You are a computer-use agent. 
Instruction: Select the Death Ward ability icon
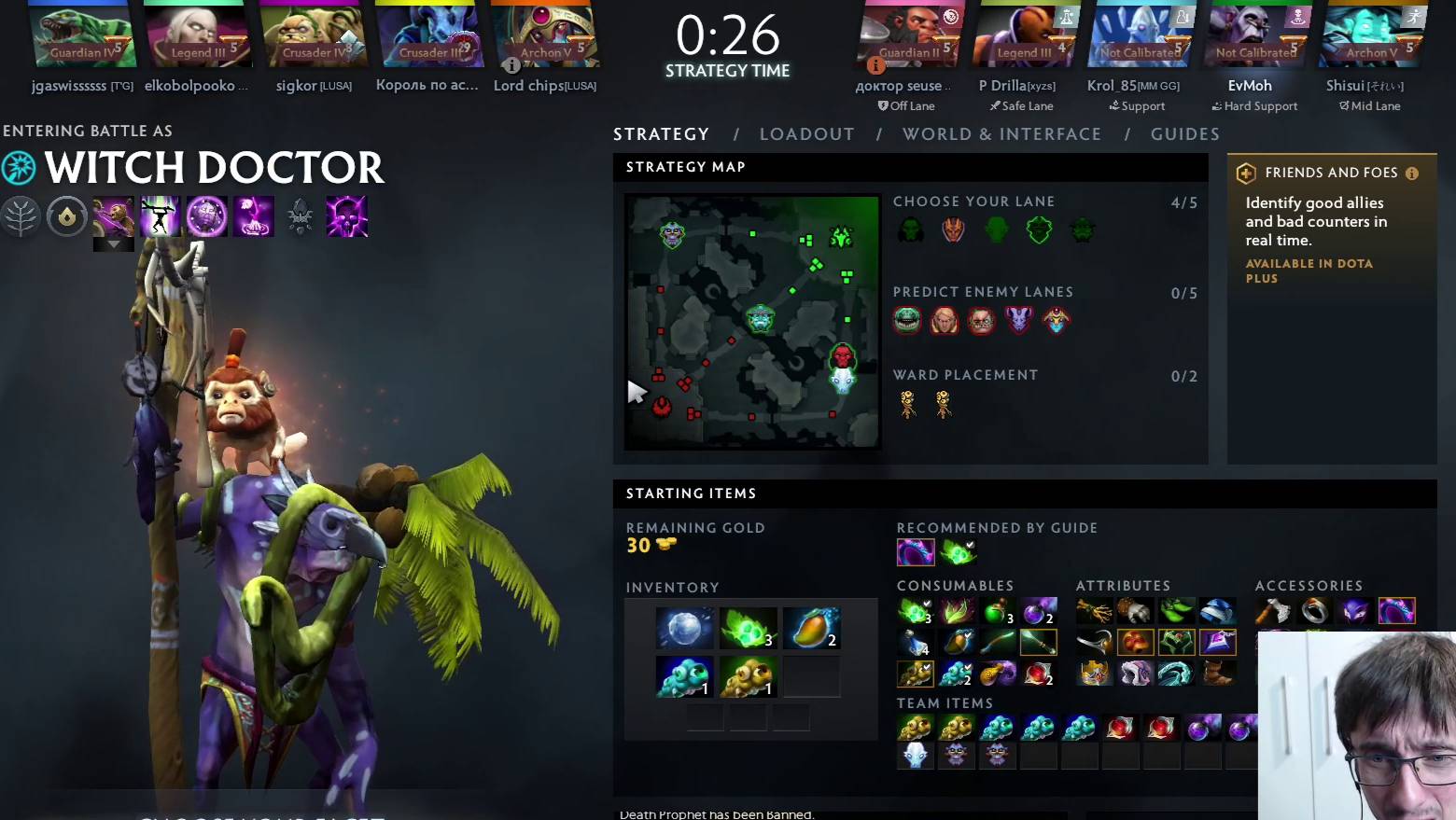coord(346,215)
